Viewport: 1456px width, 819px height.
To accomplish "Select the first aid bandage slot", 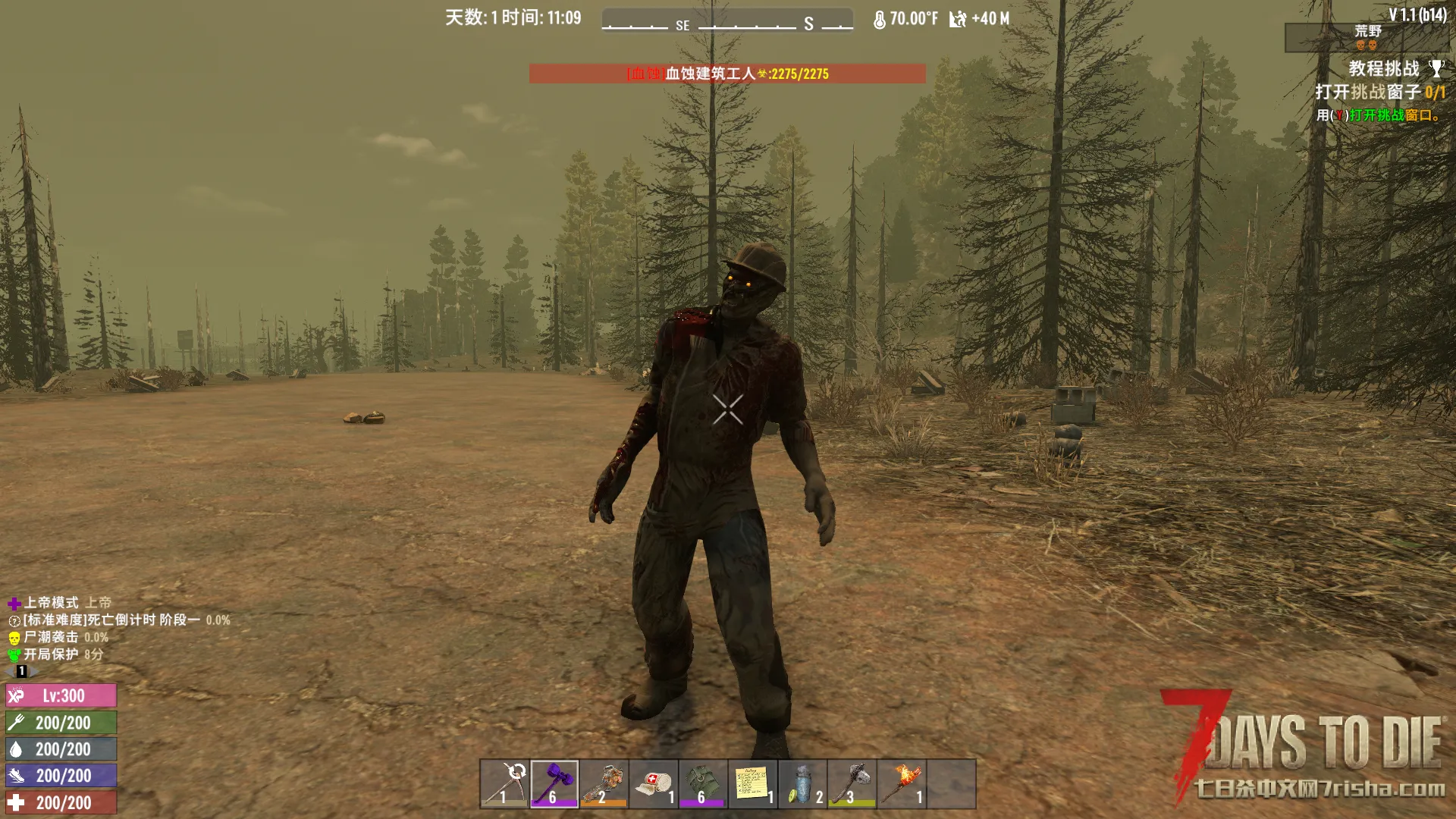I will tap(654, 783).
